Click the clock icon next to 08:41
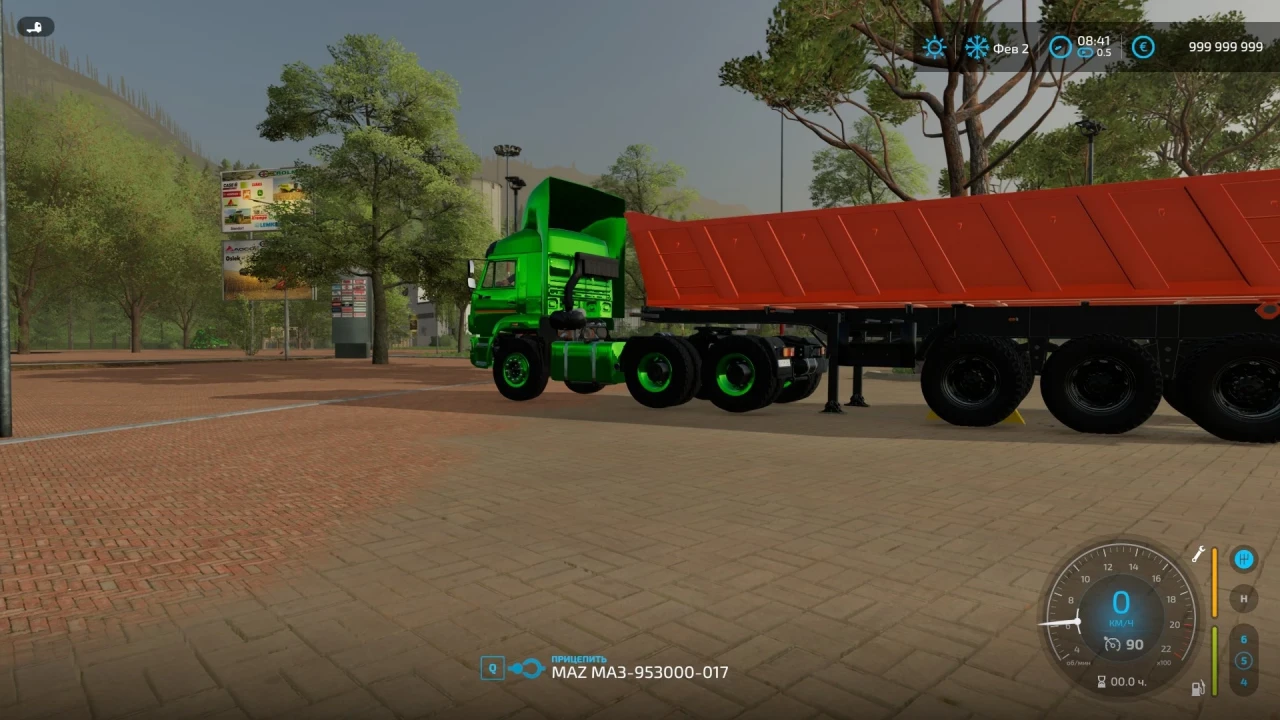The image size is (1280, 720). coord(1060,47)
